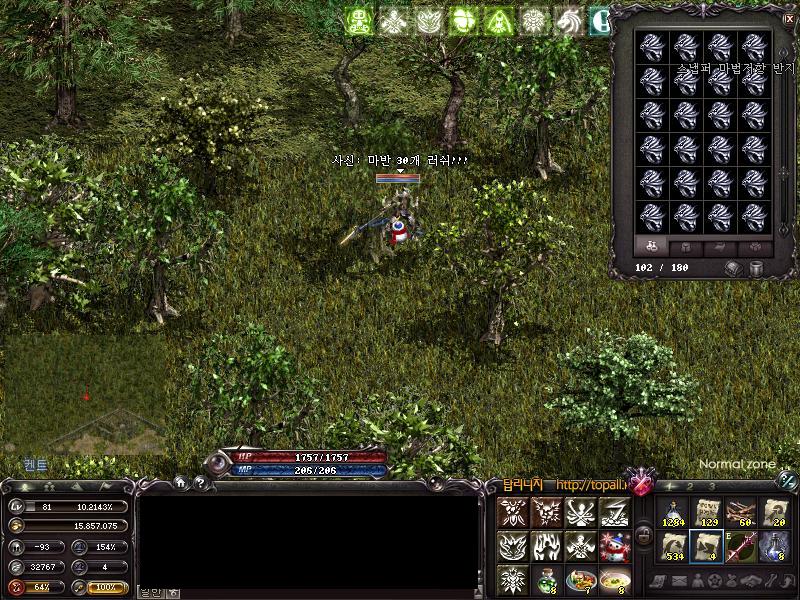800x600 pixels.
Task: Select the arrow bundle slot with 60
Action: [740, 512]
